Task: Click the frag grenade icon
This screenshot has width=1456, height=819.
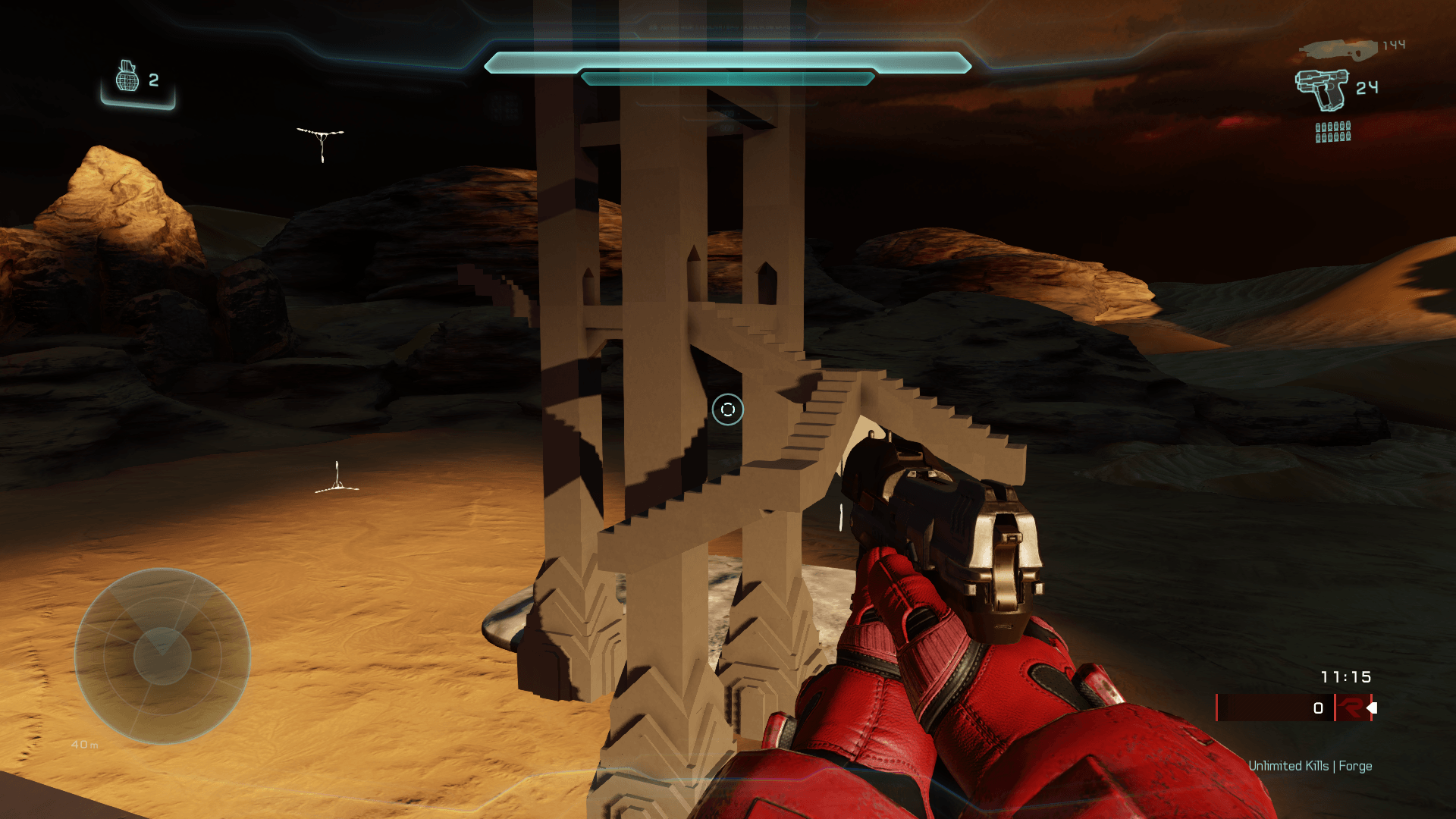Action: coord(127,77)
